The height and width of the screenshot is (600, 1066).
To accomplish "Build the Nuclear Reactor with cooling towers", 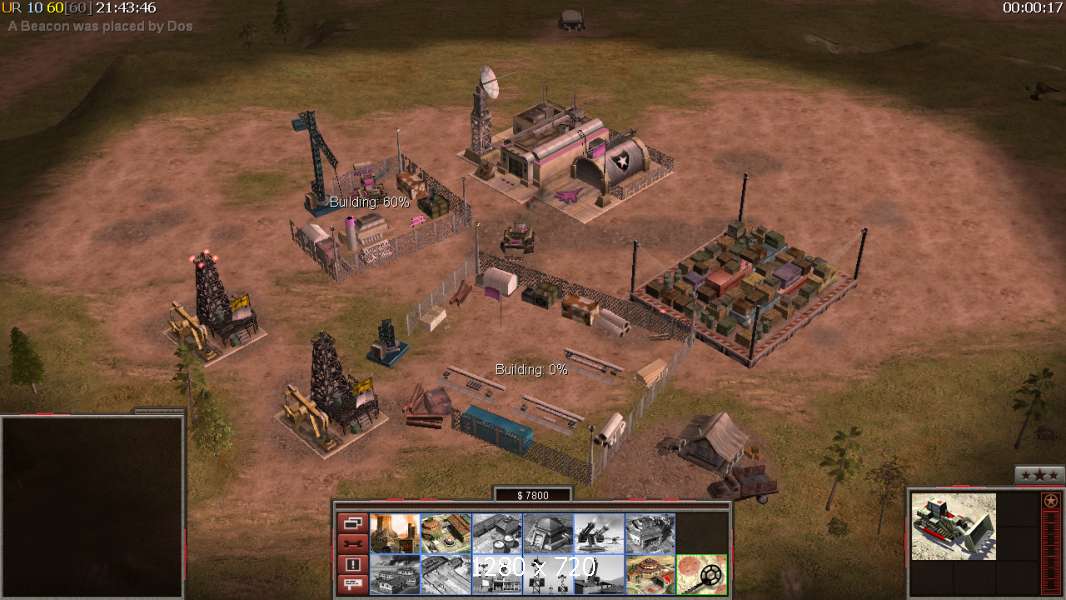I will [395, 533].
